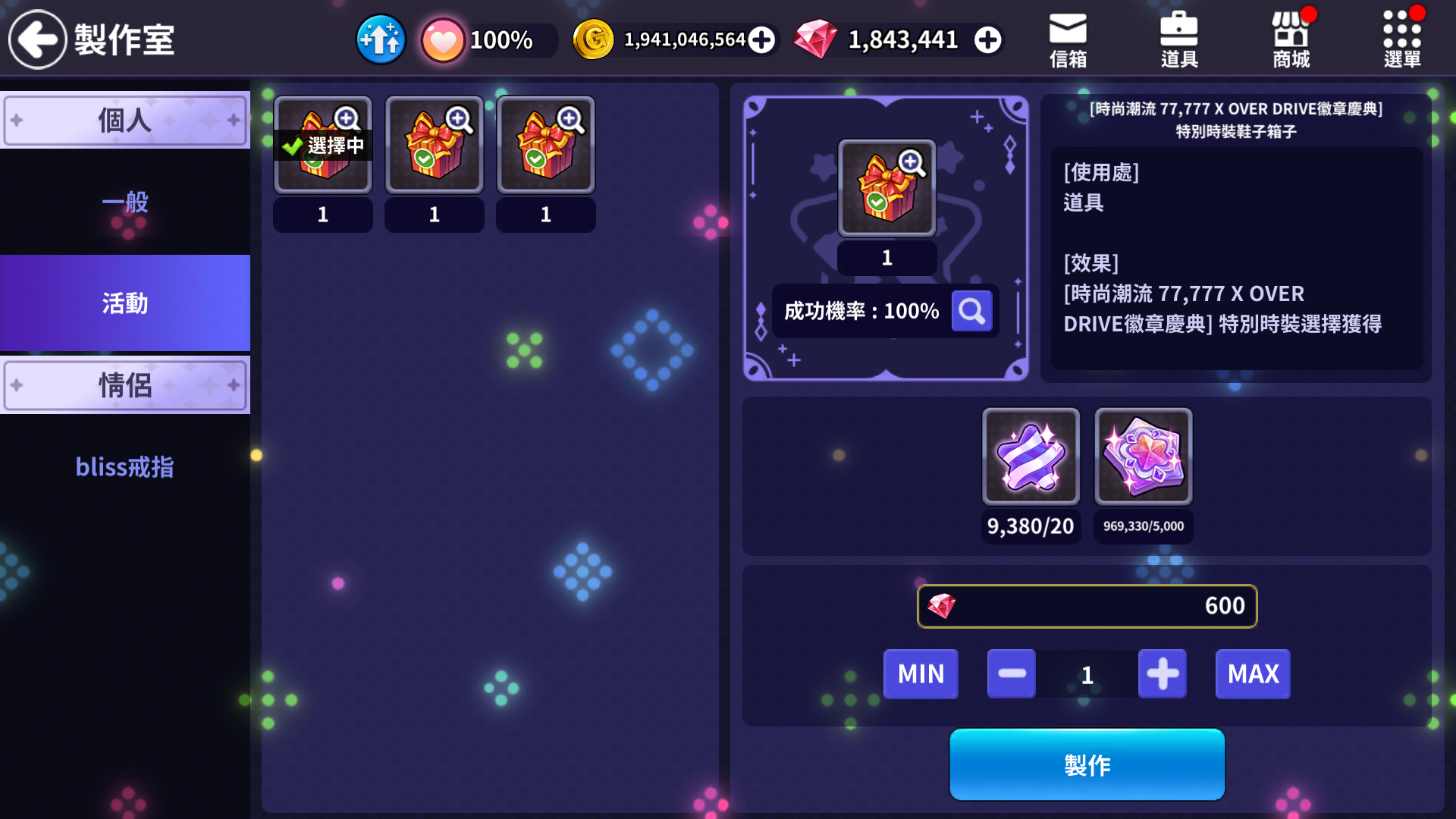Add more ruby gems
The image size is (1456, 819).
click(987, 39)
